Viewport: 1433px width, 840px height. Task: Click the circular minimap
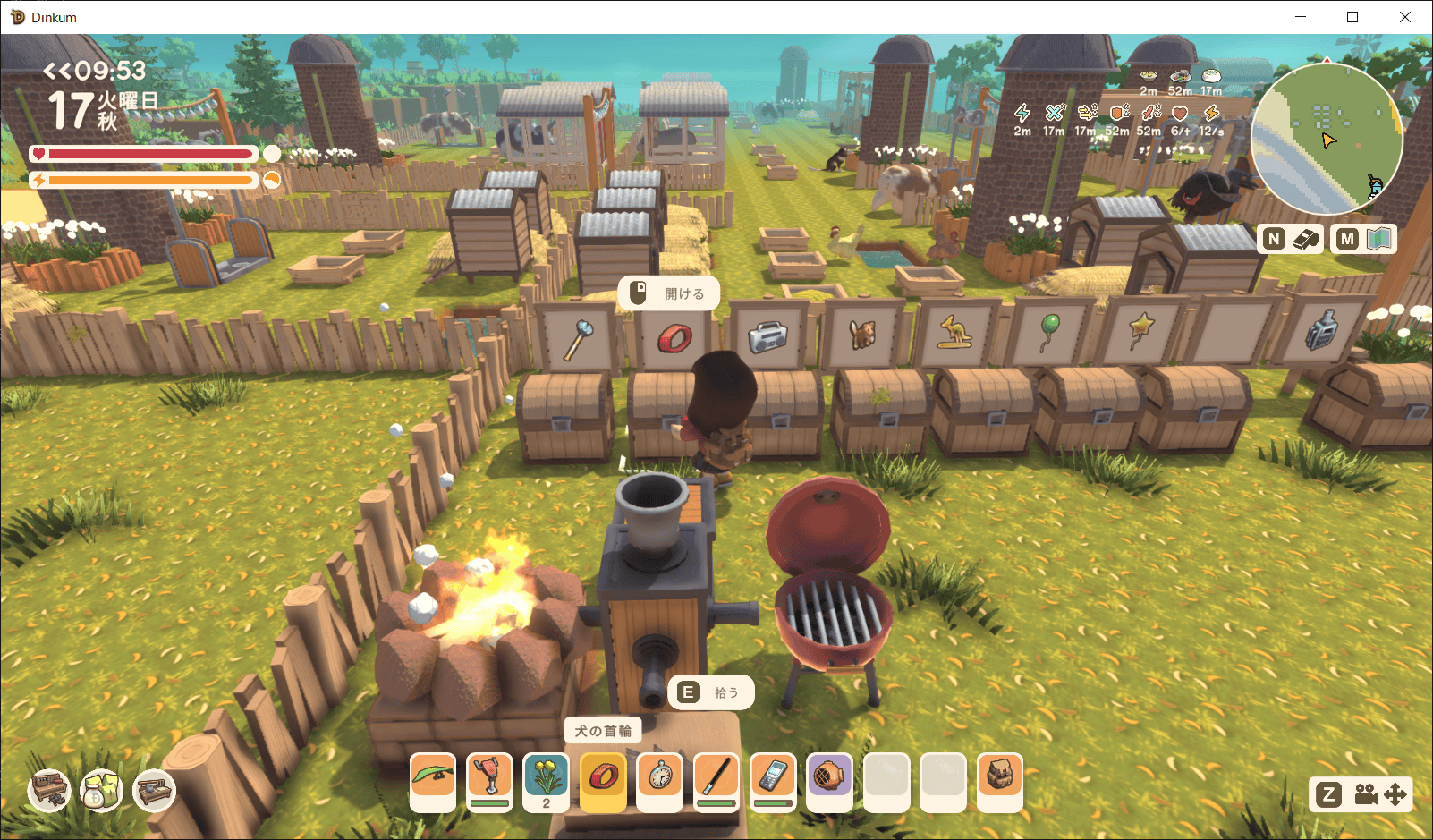pos(1327,139)
